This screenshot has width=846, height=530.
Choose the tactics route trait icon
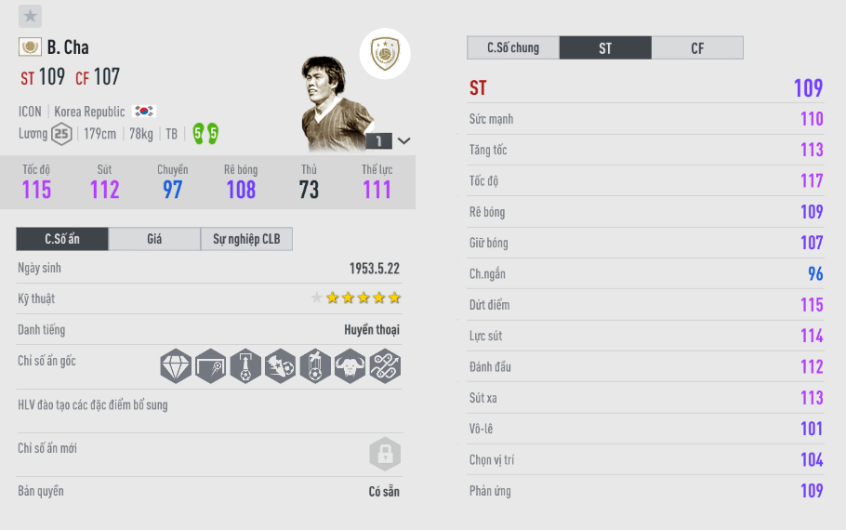(x=385, y=365)
